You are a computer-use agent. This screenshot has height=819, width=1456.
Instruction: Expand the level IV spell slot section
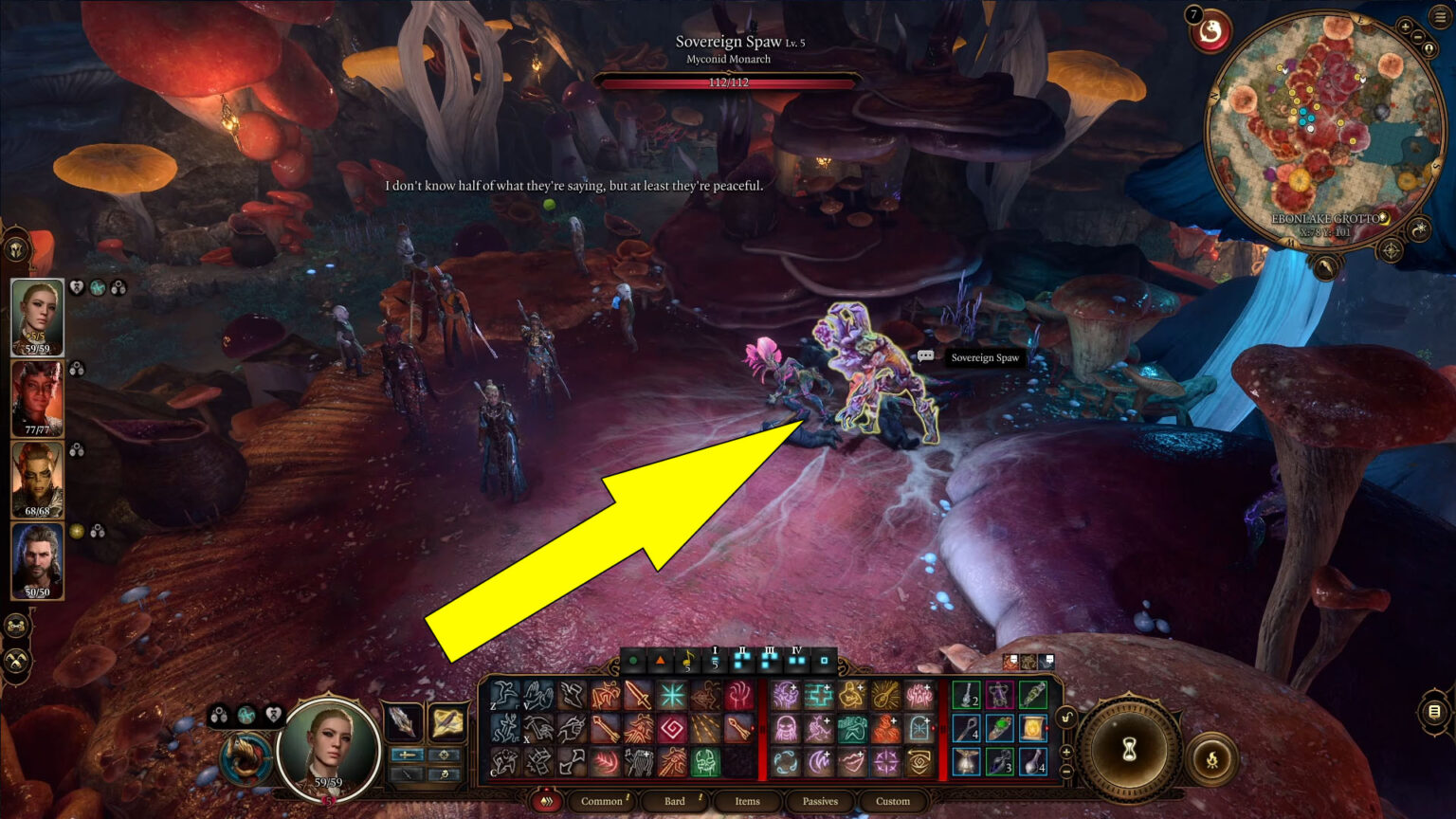coord(797,661)
